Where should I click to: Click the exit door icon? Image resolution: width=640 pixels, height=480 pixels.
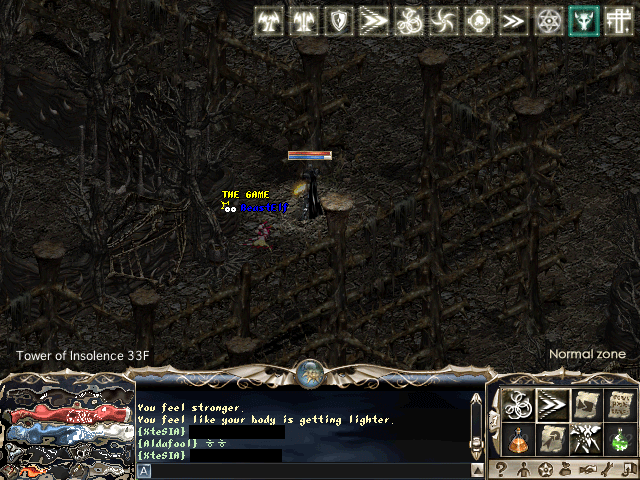(x=628, y=470)
